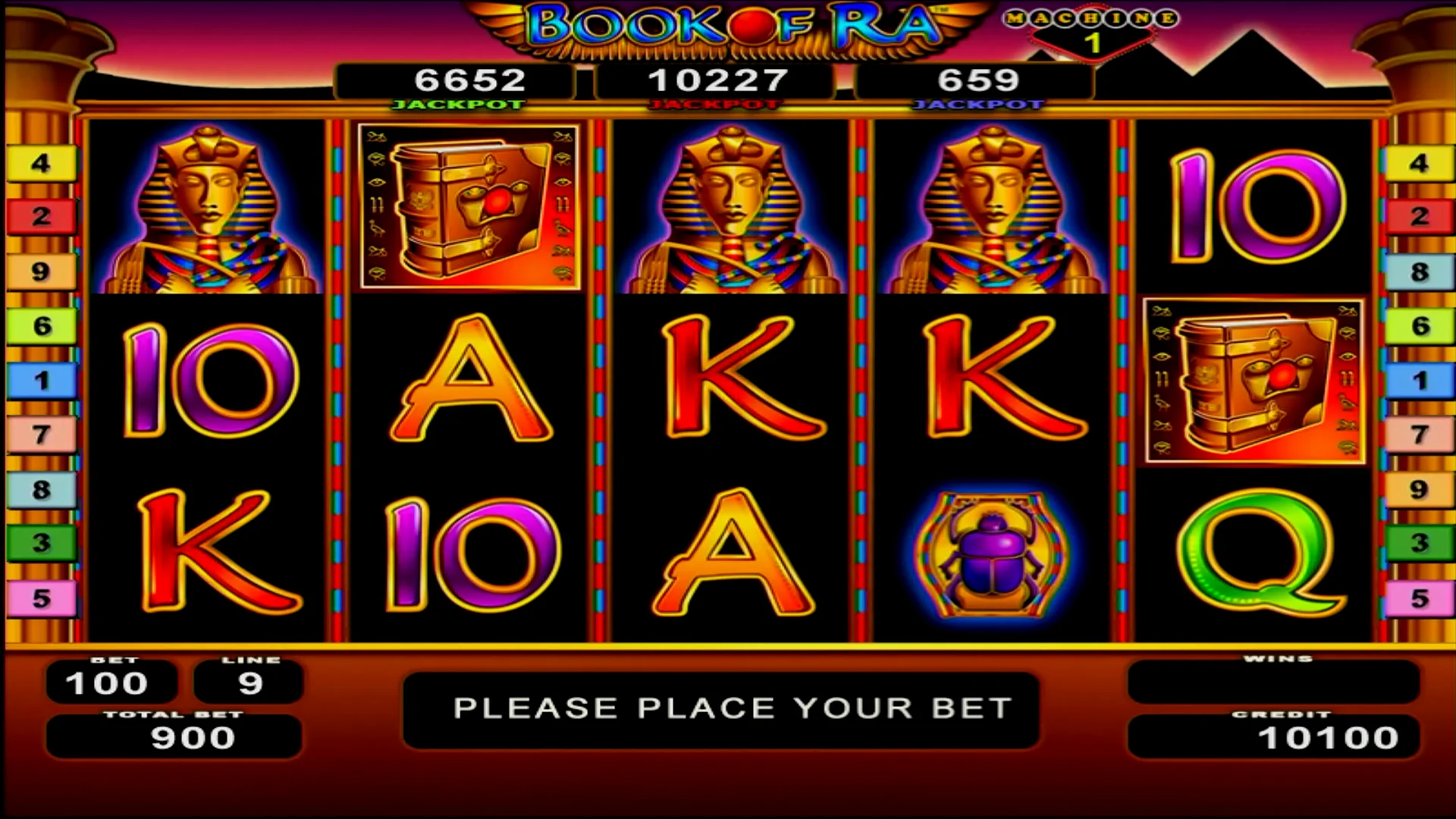
Task: Select the Book of Ra symbol on reel two
Action: [x=466, y=205]
